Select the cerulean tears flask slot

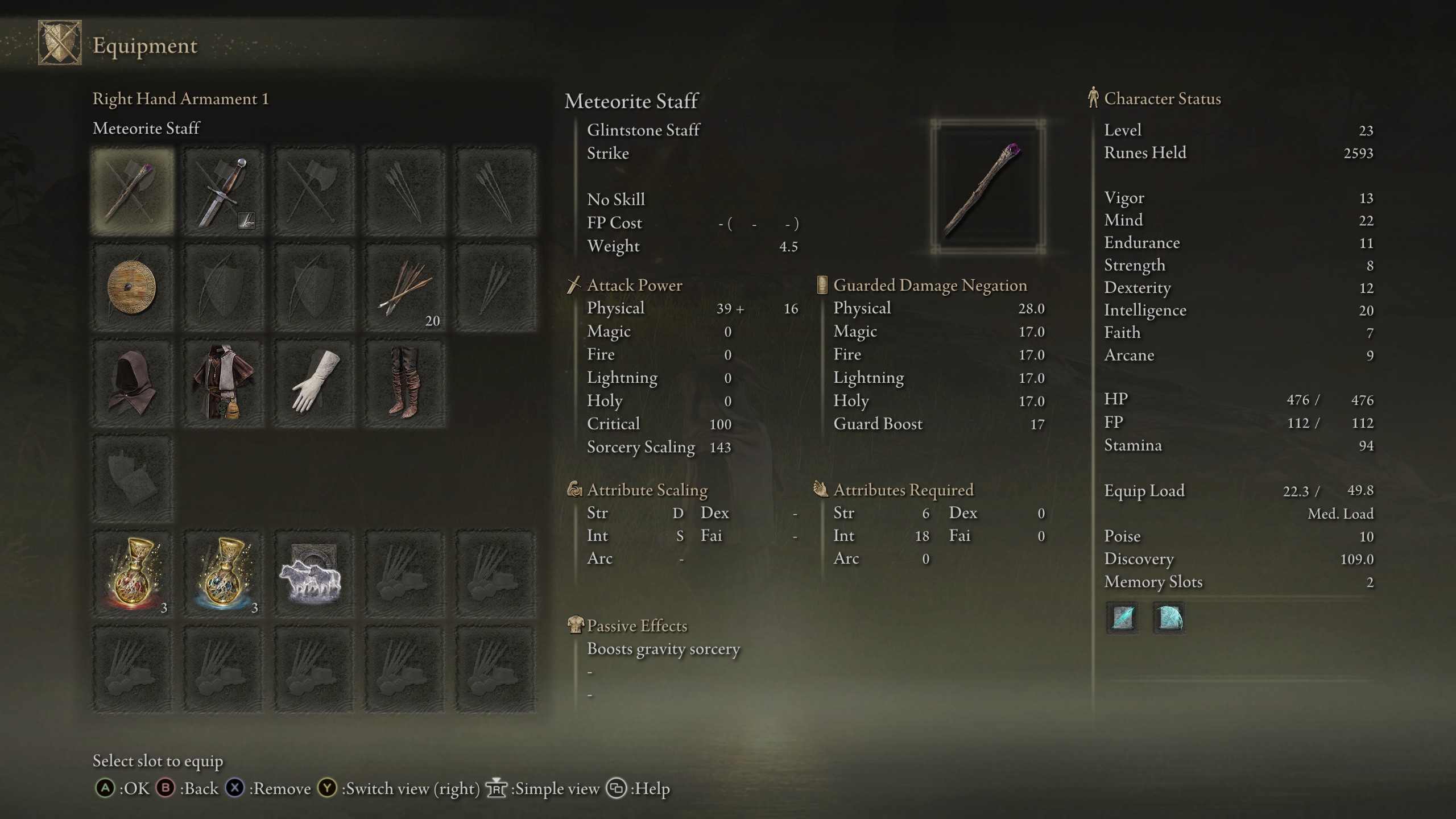(224, 574)
